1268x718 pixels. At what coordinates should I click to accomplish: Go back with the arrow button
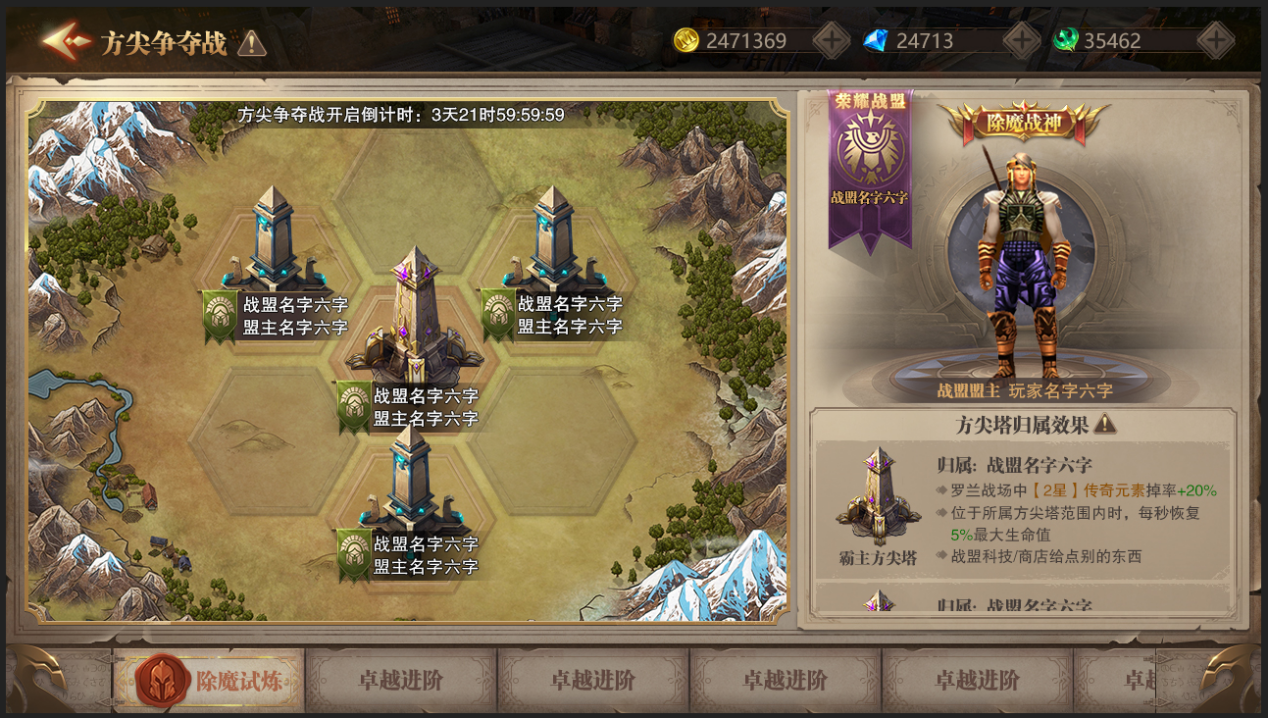[x=65, y=42]
